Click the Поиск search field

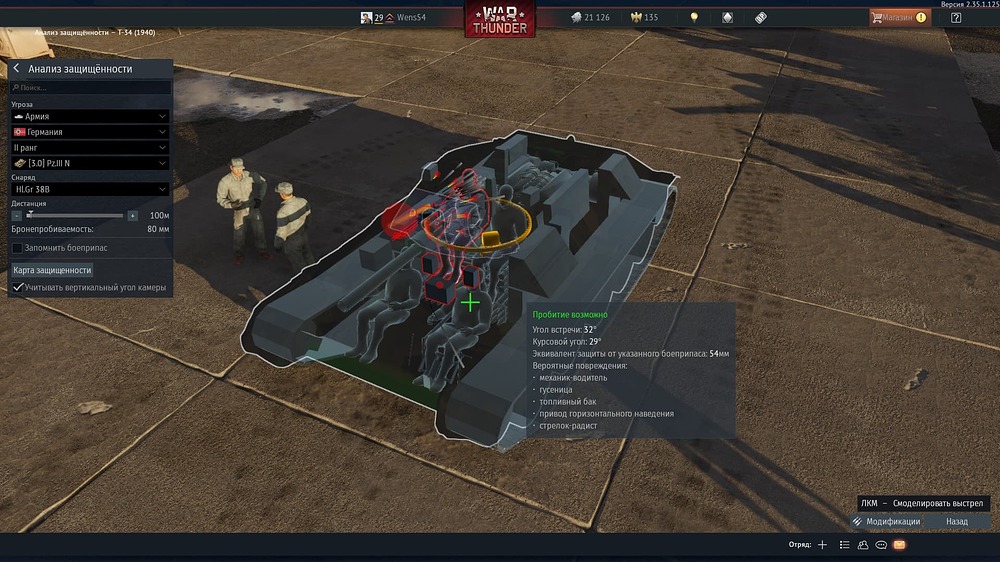90,88
